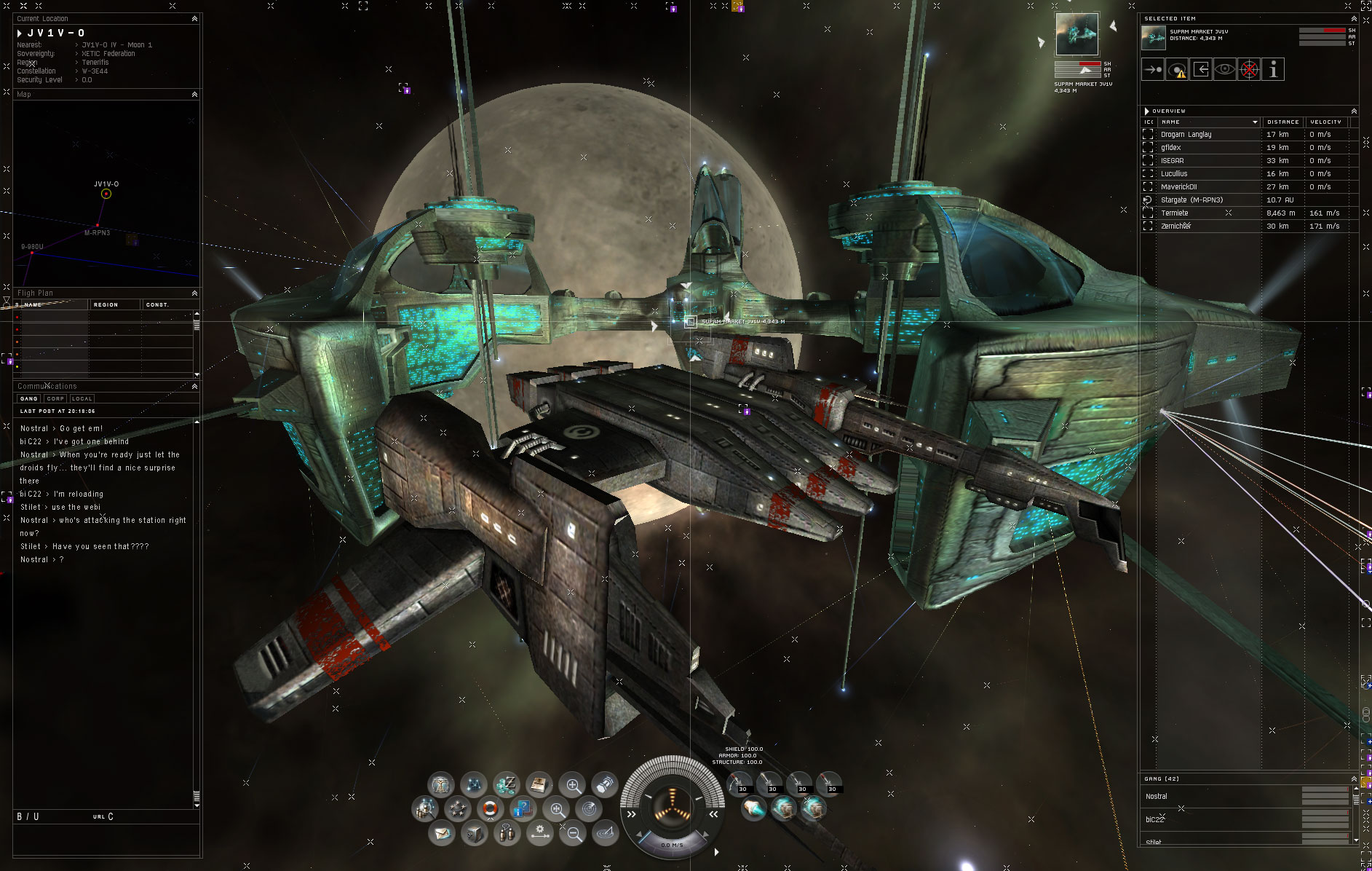Select Termiete in the overview list
Image resolution: width=1372 pixels, height=871 pixels.
1175,213
